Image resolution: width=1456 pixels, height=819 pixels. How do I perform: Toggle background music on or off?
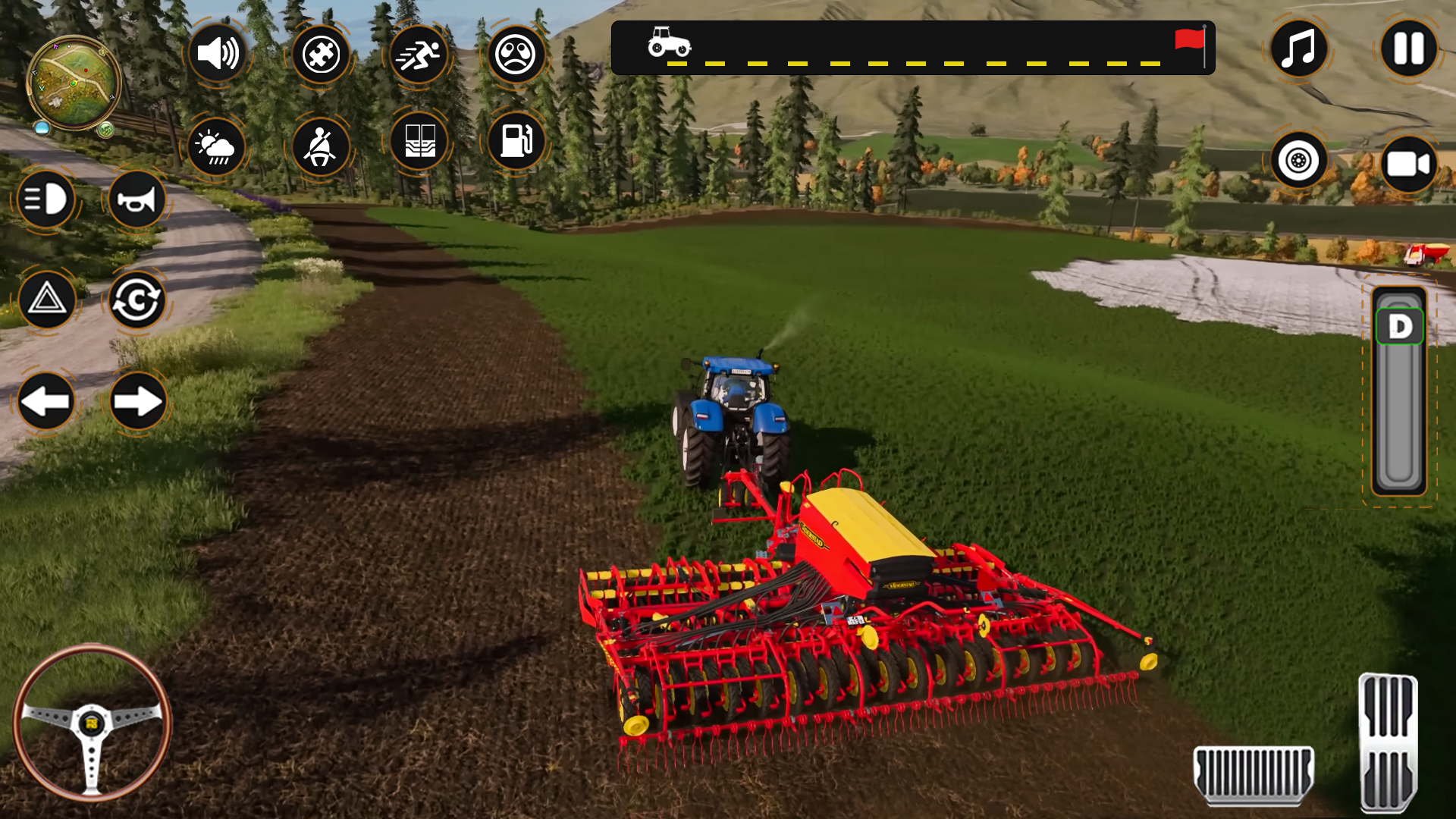(x=1298, y=49)
